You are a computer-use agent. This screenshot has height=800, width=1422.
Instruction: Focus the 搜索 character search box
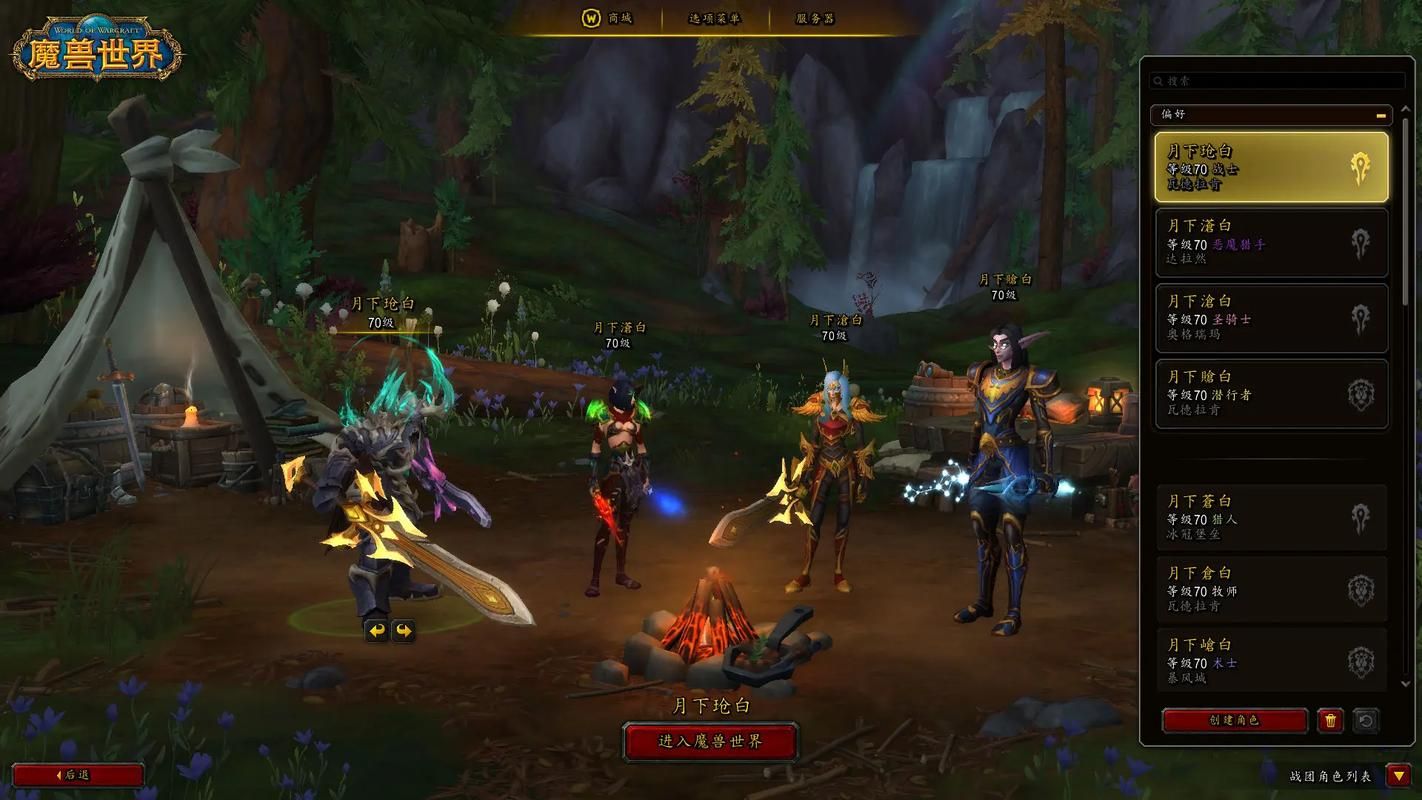[x=1278, y=81]
